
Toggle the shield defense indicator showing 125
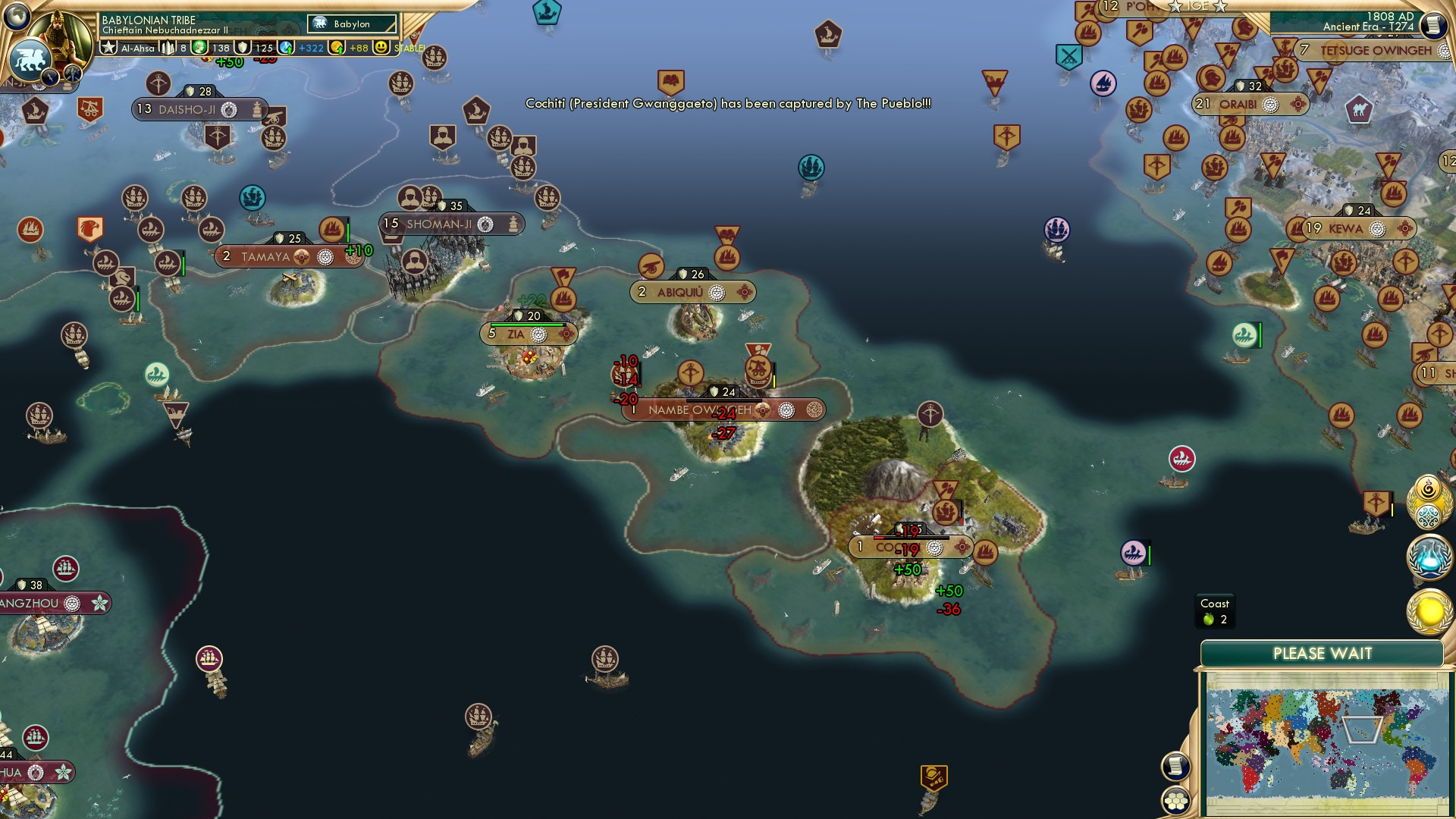[x=264, y=49]
